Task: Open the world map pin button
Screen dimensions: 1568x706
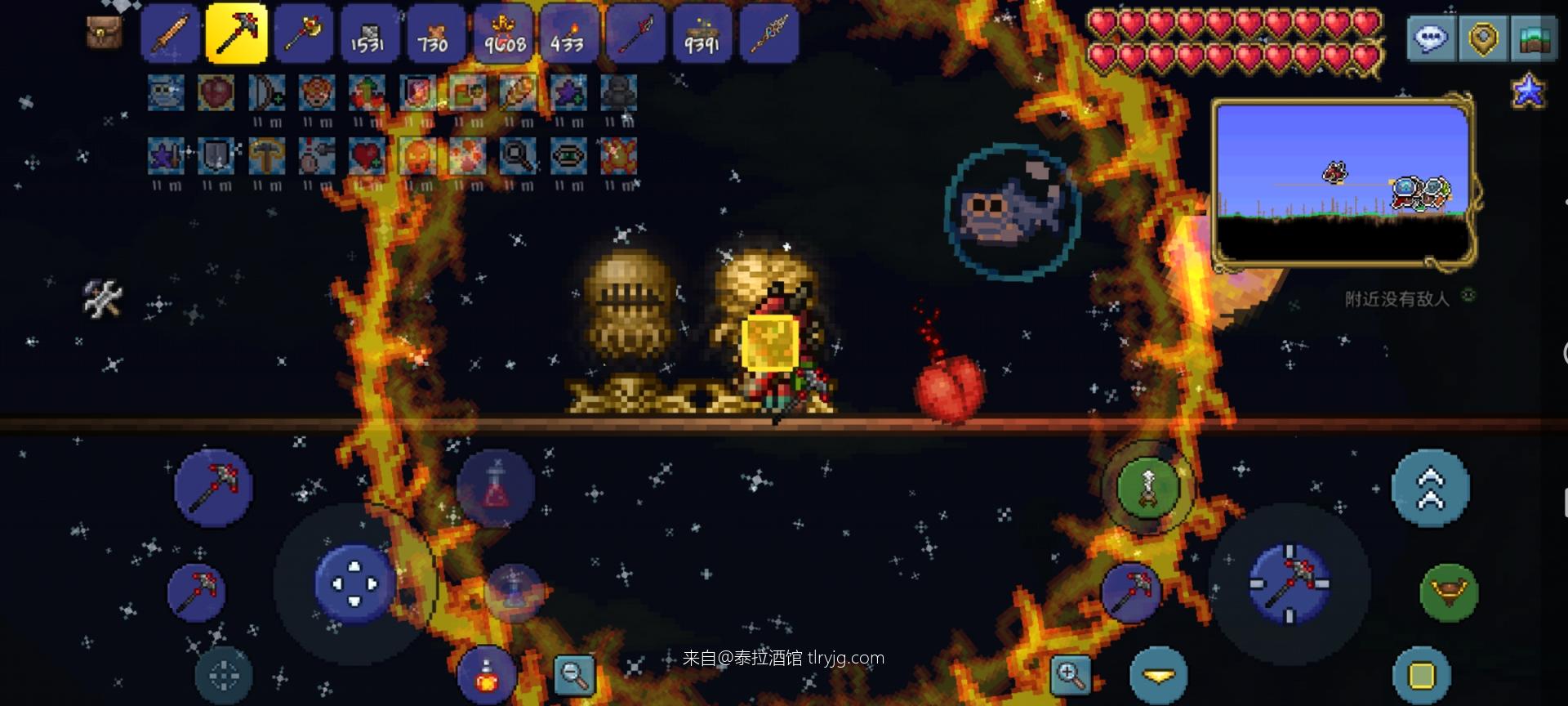Action: pyautogui.click(x=1483, y=38)
